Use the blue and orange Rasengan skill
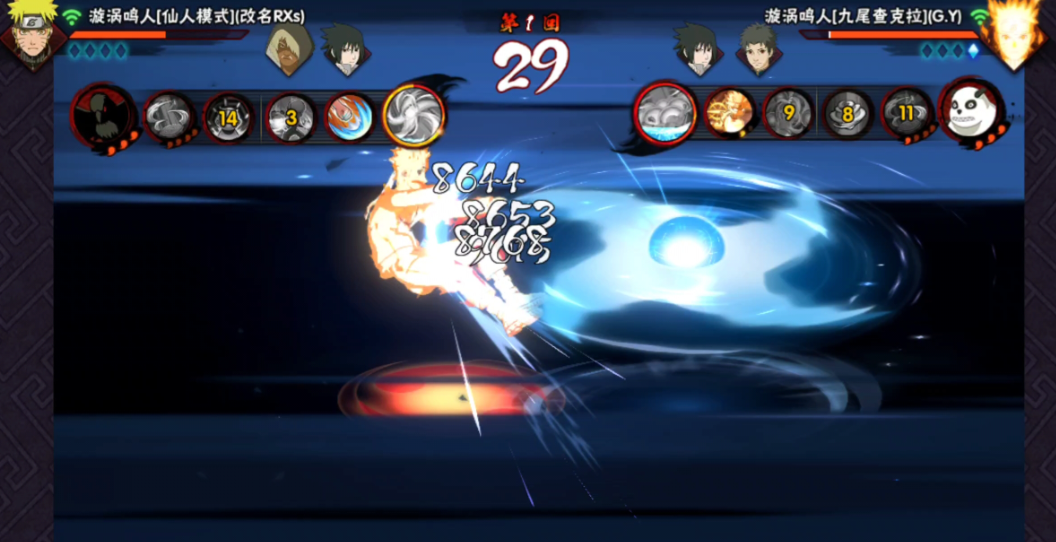The width and height of the screenshot is (1056, 542). [349, 118]
